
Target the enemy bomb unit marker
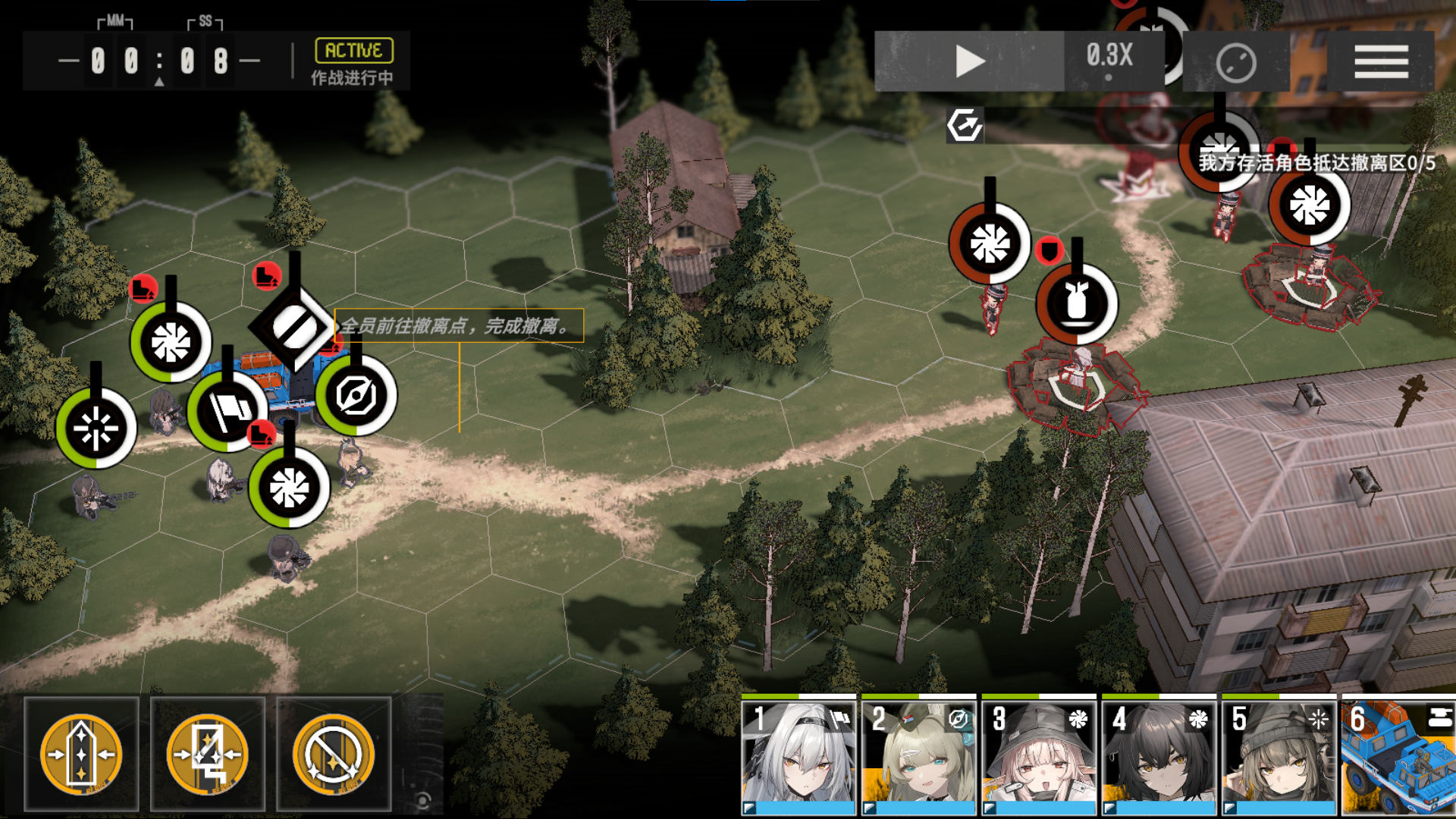tap(1077, 304)
